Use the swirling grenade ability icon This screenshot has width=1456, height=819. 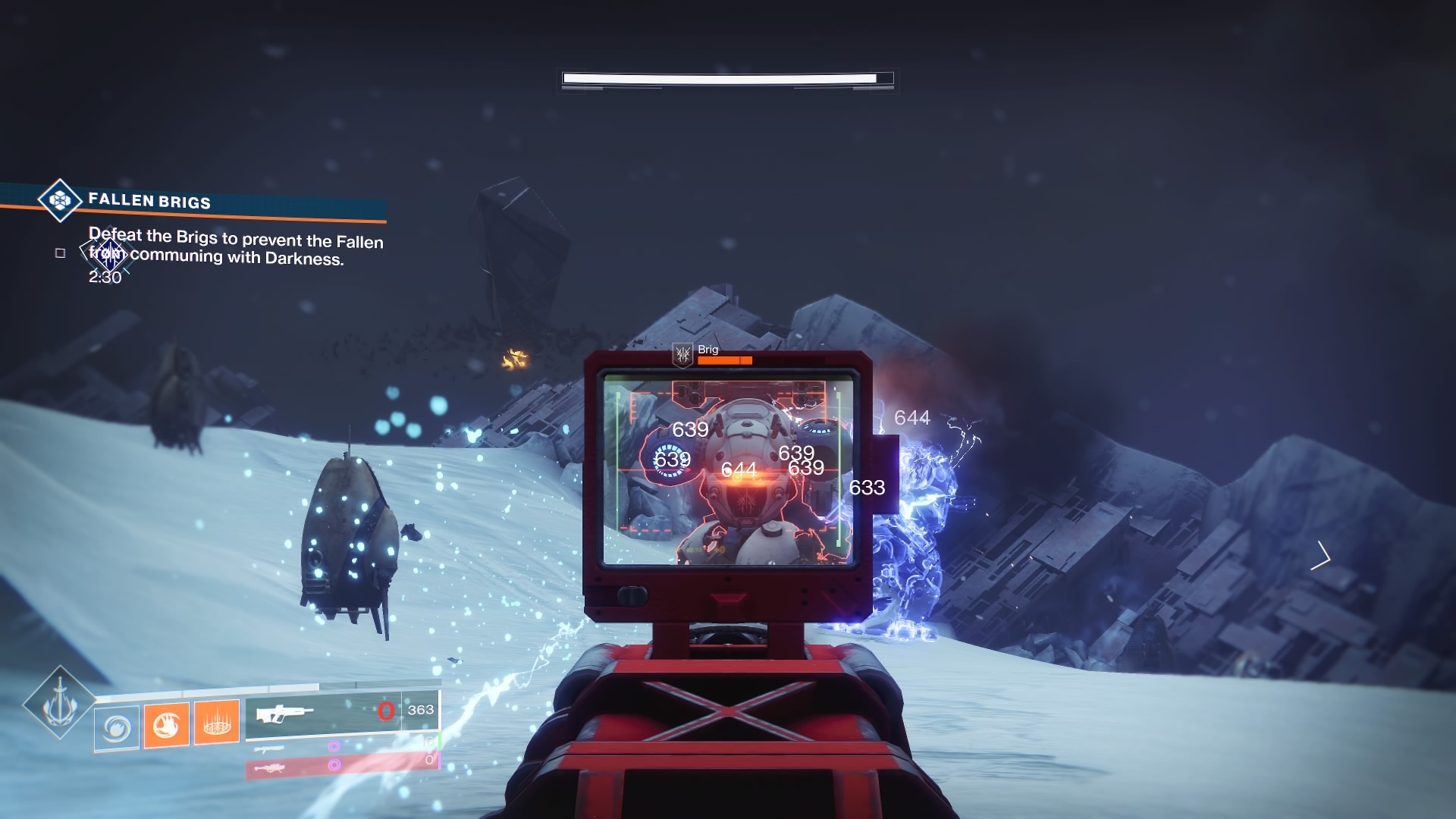(117, 728)
